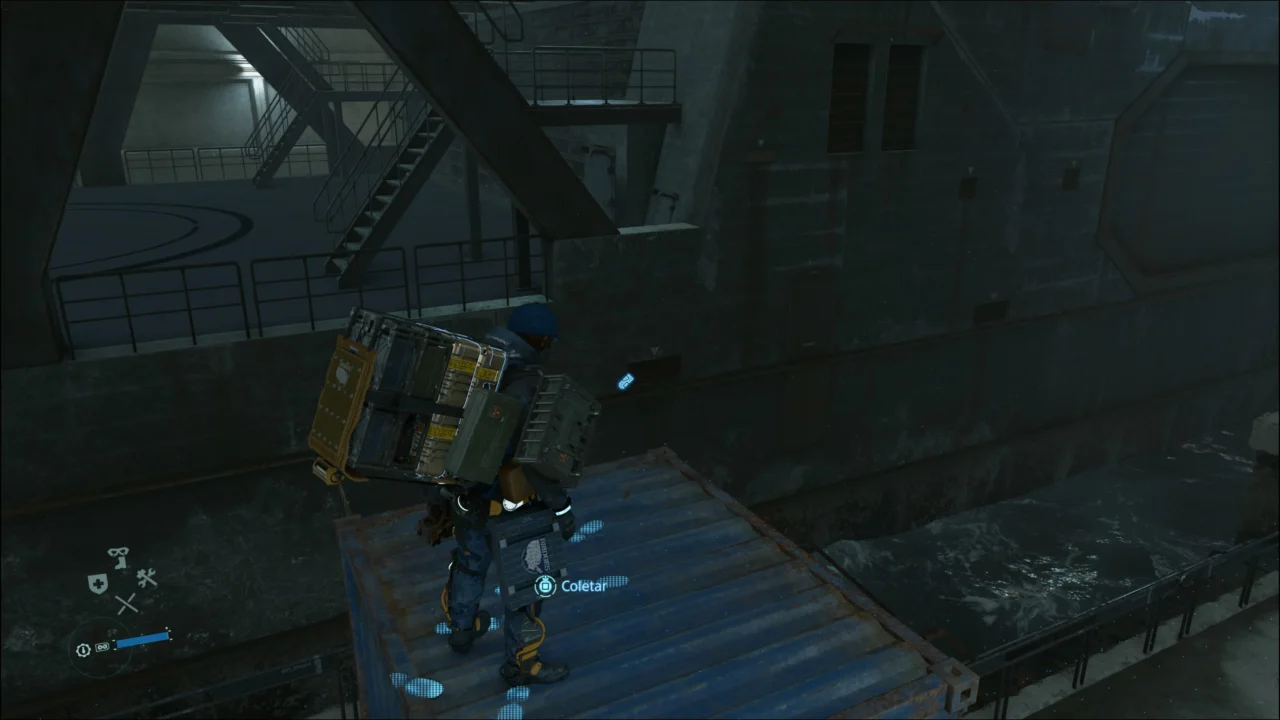Image resolution: width=1280 pixels, height=720 pixels.
Task: Click the battery indicator icon near the compass
Action: point(101,647)
